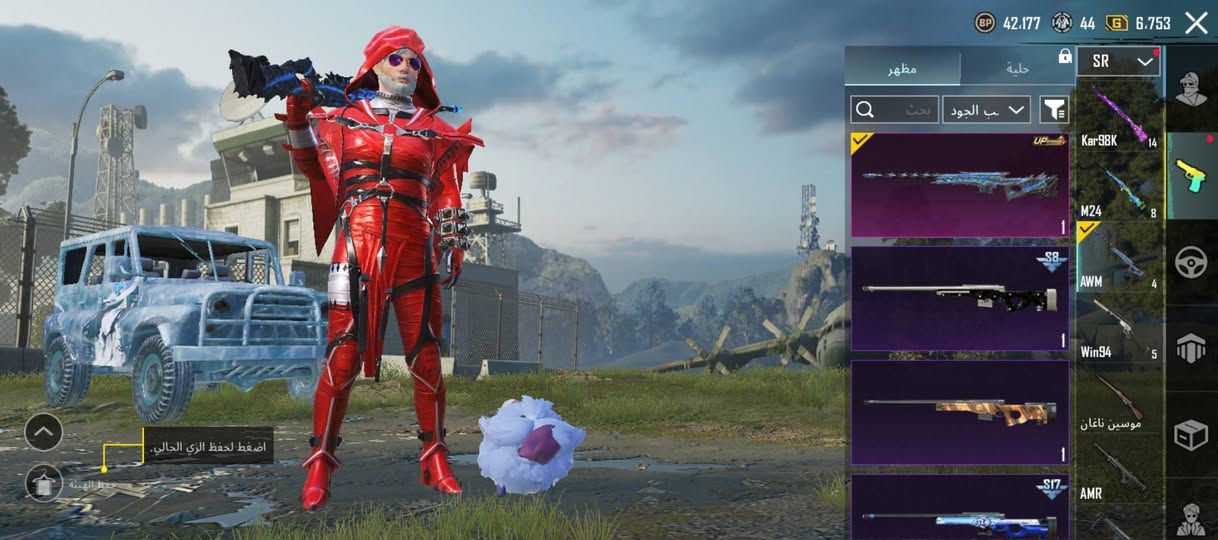1218x540 pixels.
Task: Close the inventory with the X button
Action: (1196, 24)
